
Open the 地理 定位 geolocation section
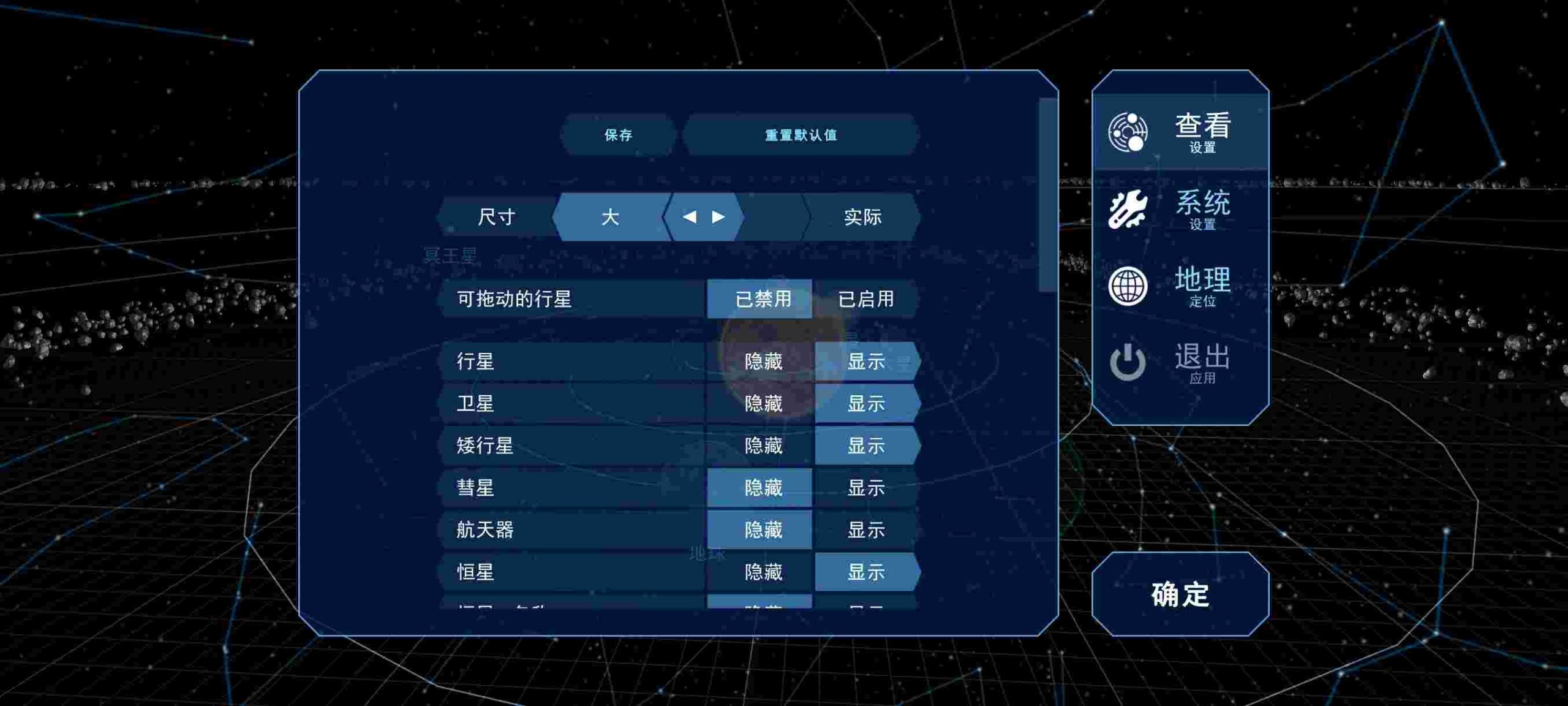click(x=1180, y=286)
